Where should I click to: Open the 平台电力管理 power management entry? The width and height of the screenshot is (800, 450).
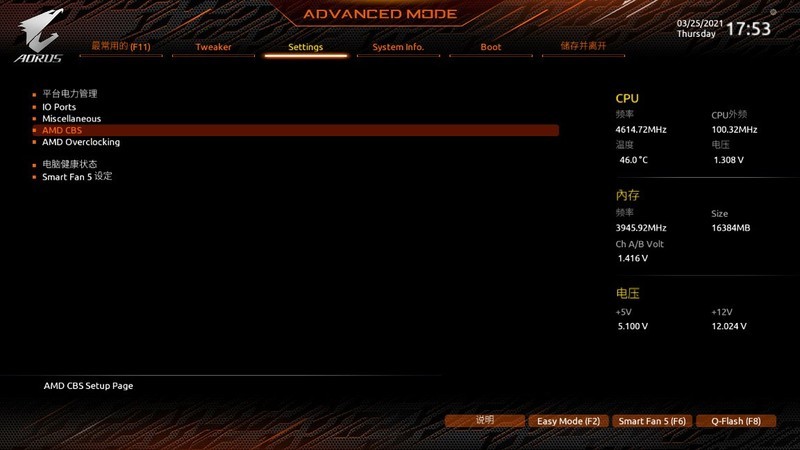coord(69,94)
